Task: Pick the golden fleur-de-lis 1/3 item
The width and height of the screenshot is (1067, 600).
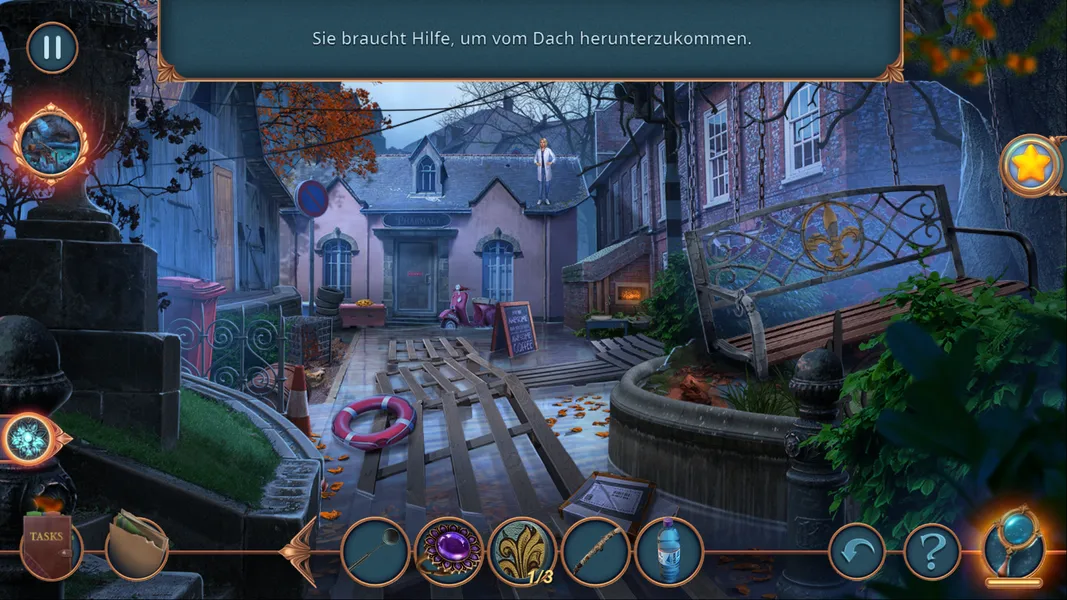Action: pyautogui.click(x=522, y=551)
